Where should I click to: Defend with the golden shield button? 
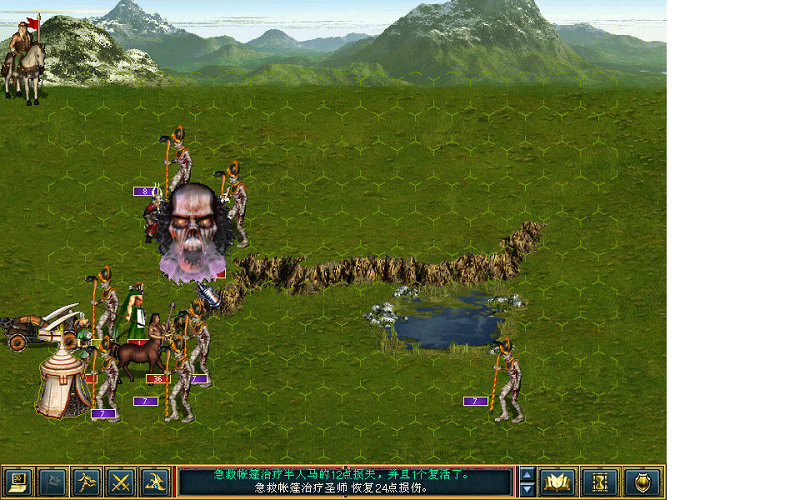tap(642, 482)
